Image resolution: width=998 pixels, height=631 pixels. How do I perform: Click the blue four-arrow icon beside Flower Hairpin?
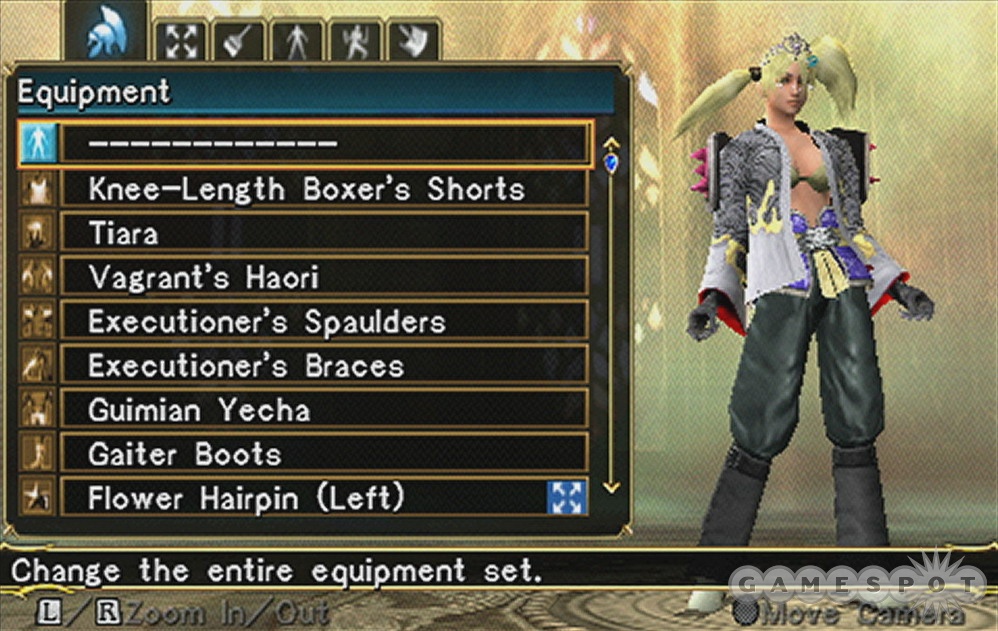click(567, 497)
